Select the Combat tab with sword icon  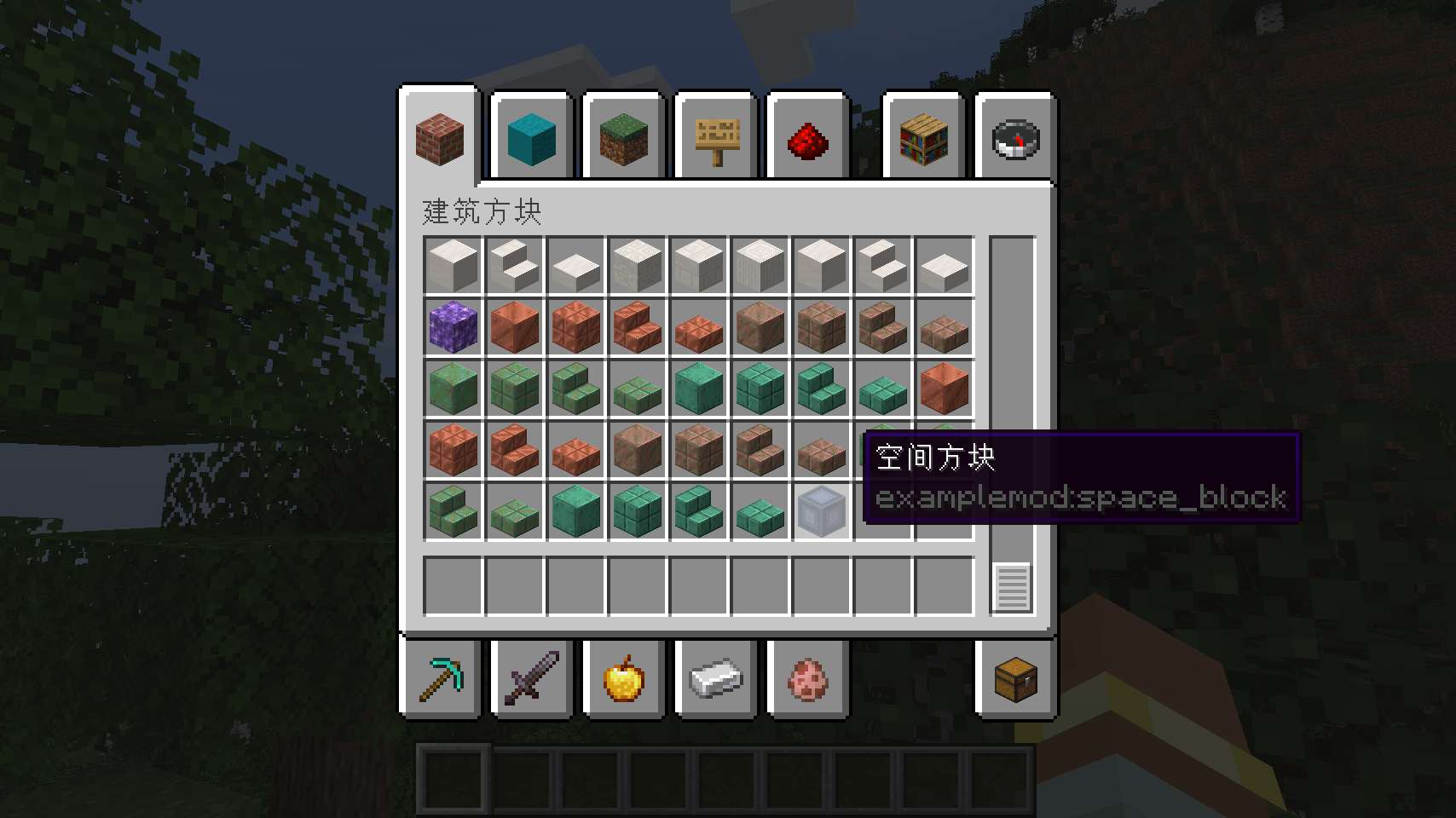coord(531,679)
